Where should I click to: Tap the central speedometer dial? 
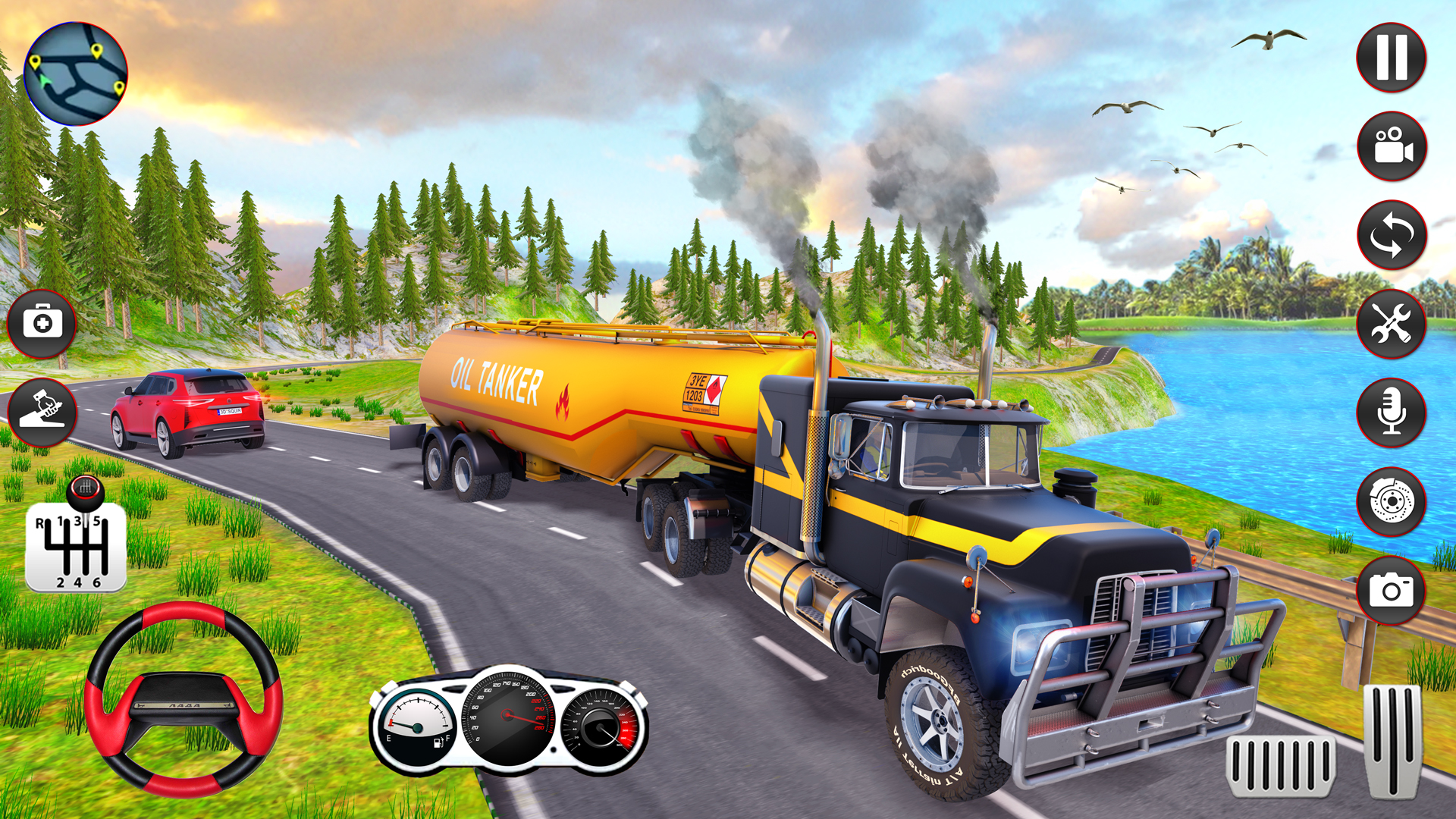pyautogui.click(x=507, y=717)
